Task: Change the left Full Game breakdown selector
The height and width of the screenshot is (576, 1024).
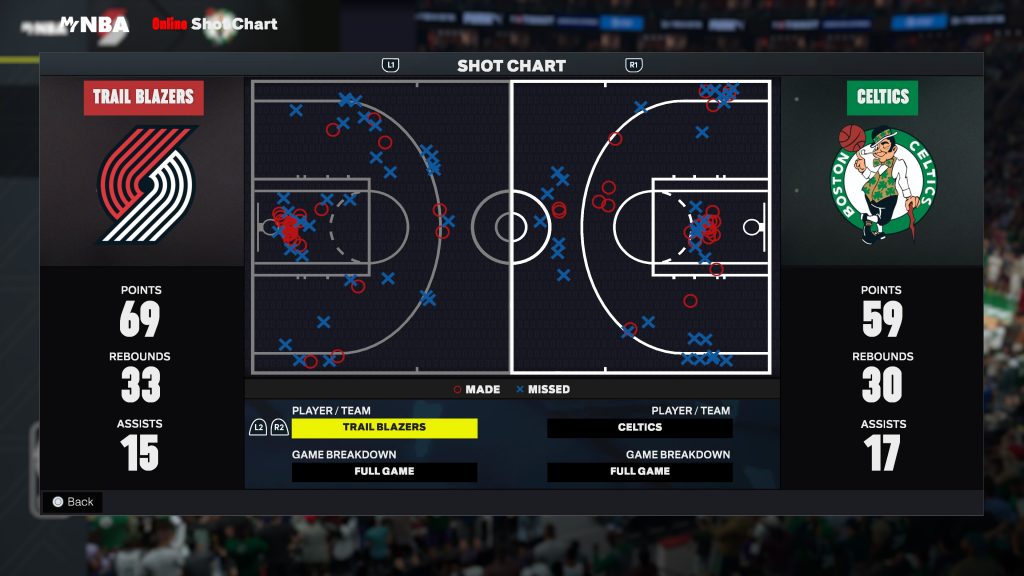Action: pos(384,471)
